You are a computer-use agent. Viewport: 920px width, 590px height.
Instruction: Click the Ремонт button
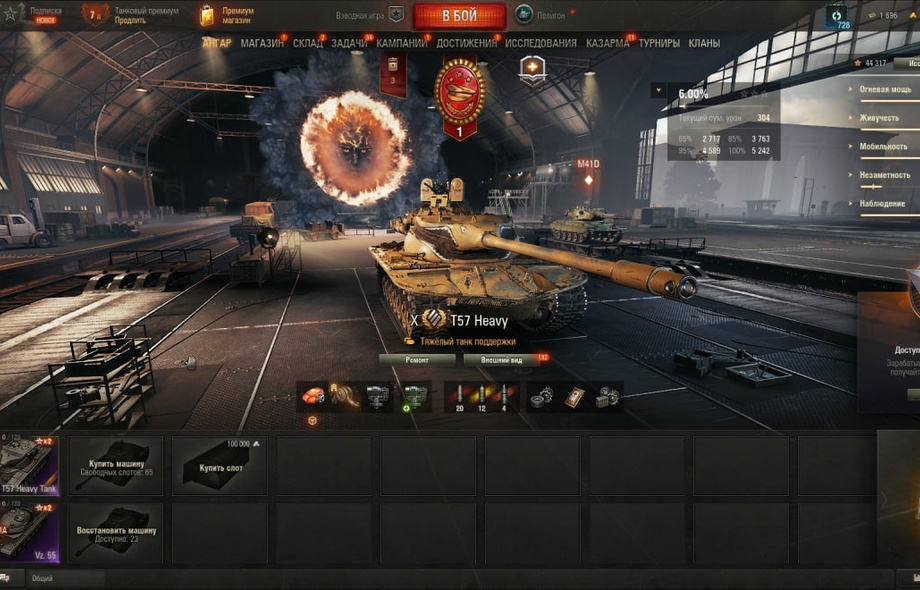417,359
